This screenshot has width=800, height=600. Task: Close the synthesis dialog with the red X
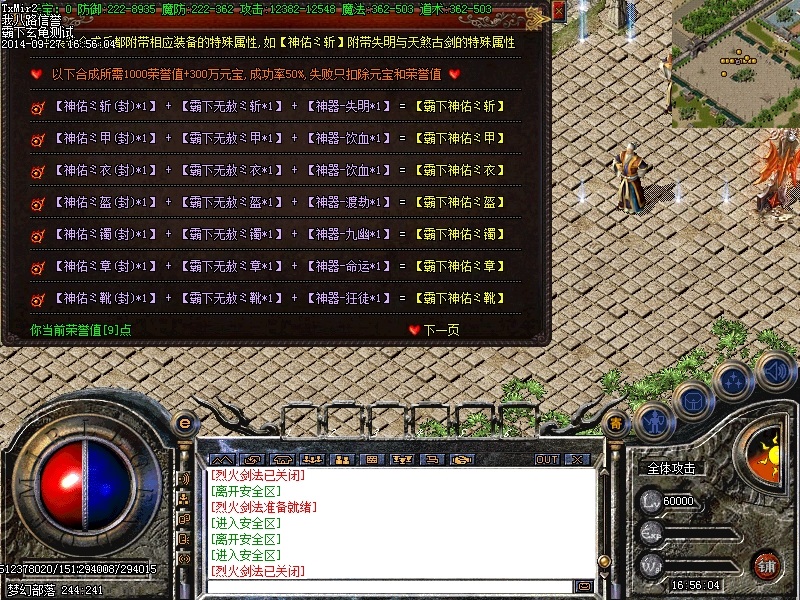(558, 10)
